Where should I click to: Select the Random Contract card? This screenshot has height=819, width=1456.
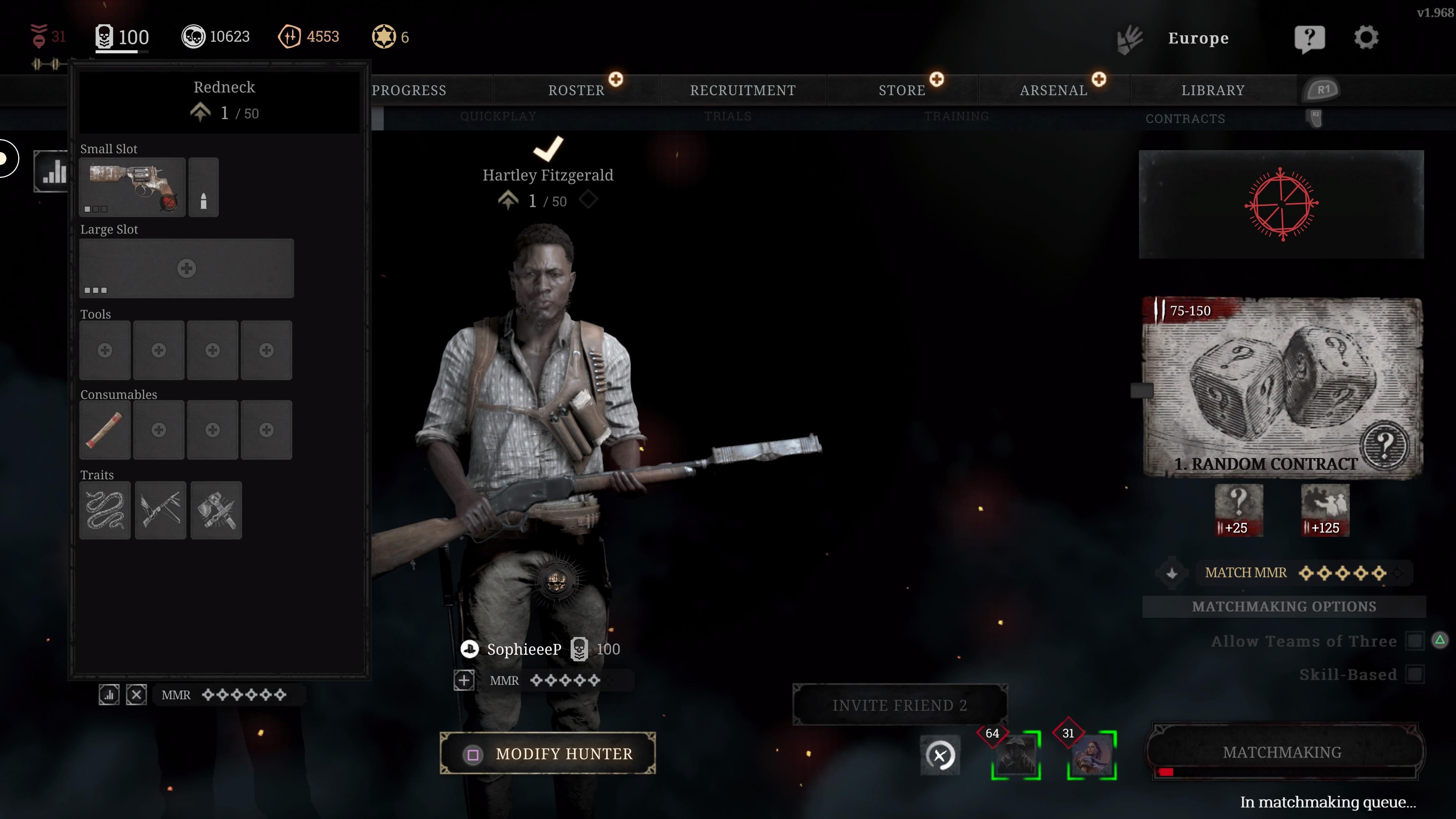(1282, 388)
